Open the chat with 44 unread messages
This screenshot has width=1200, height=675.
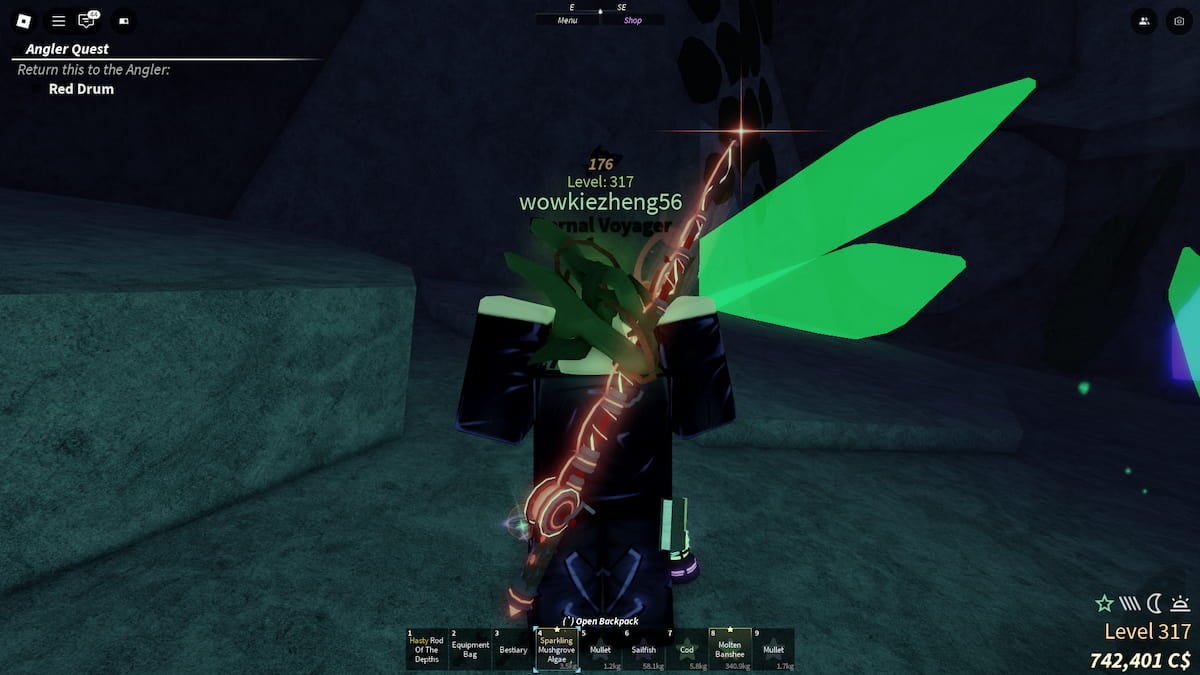(88, 20)
